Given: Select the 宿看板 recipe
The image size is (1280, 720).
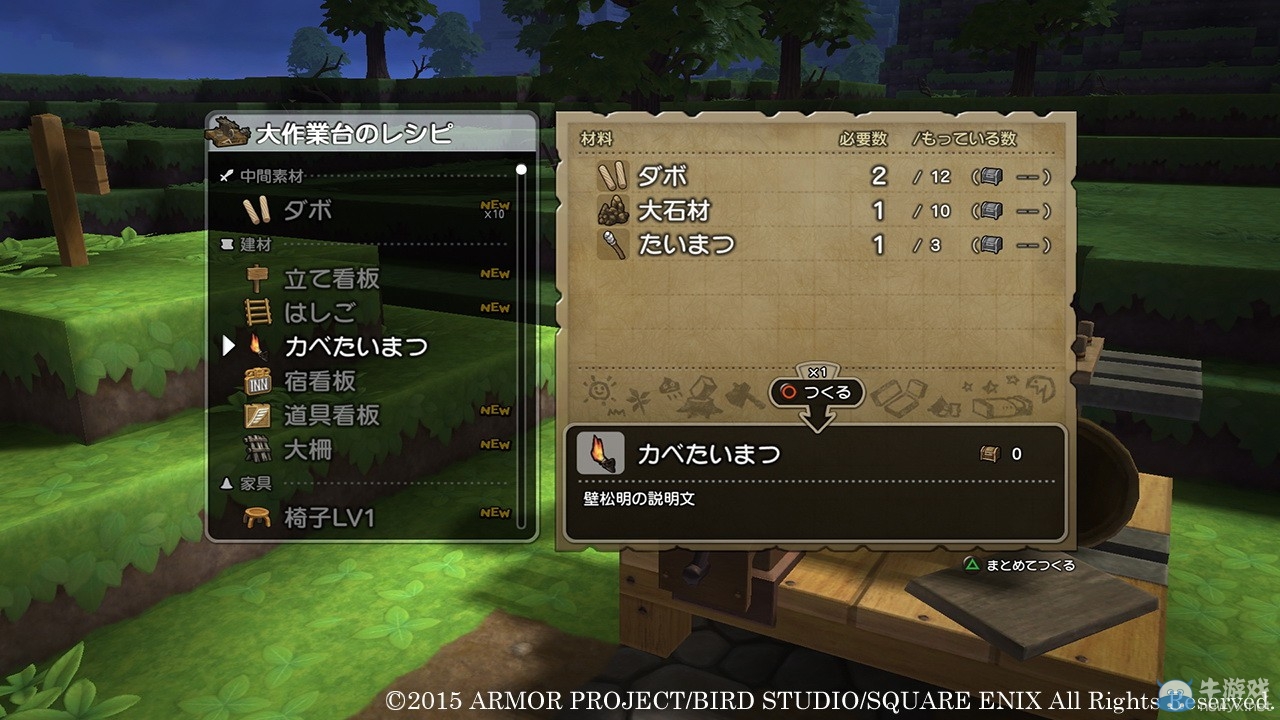Looking at the screenshot, I should point(319,381).
